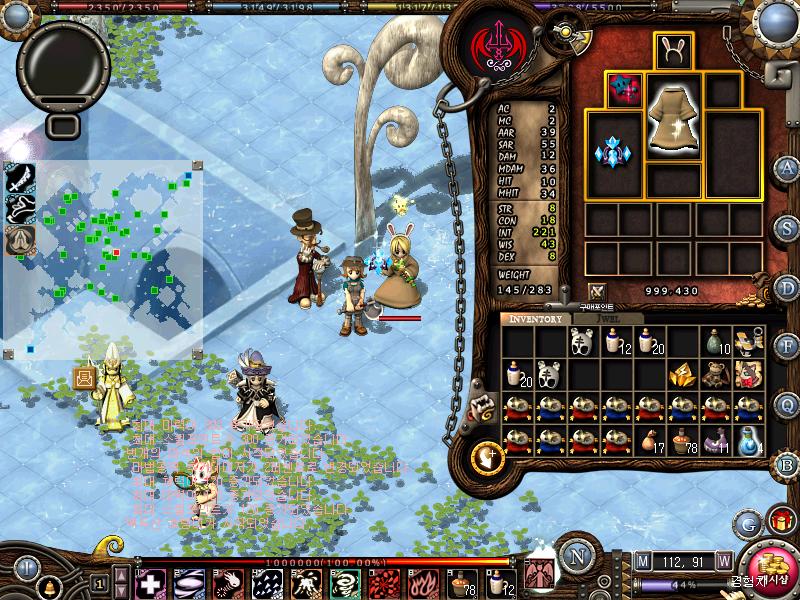Open the Inventory tab
The image size is (800, 600).
[x=537, y=319]
